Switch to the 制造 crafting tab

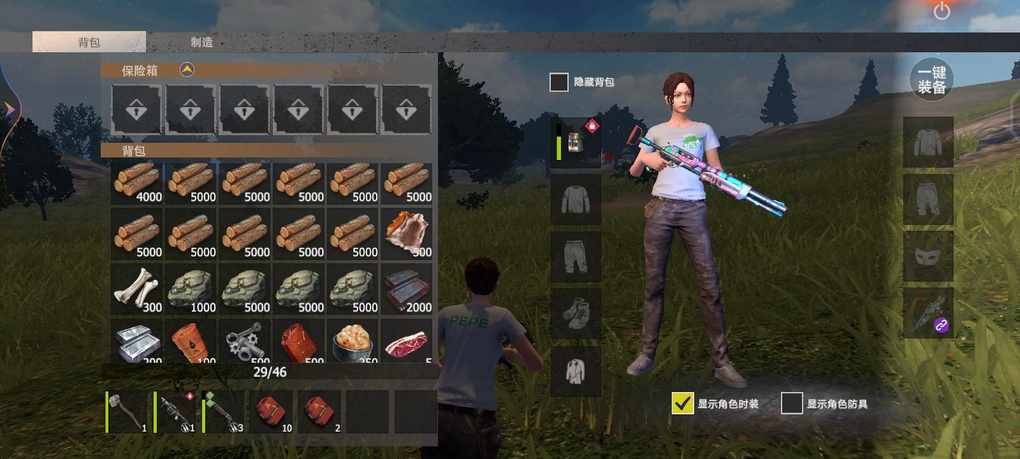coord(201,42)
